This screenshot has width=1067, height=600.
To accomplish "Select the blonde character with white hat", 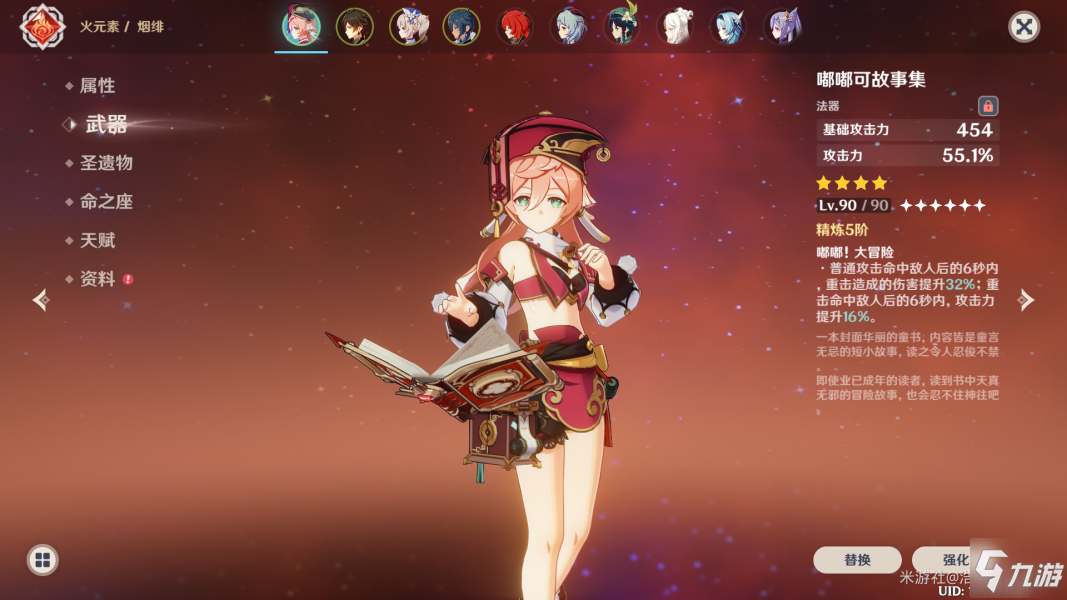I will (408, 27).
